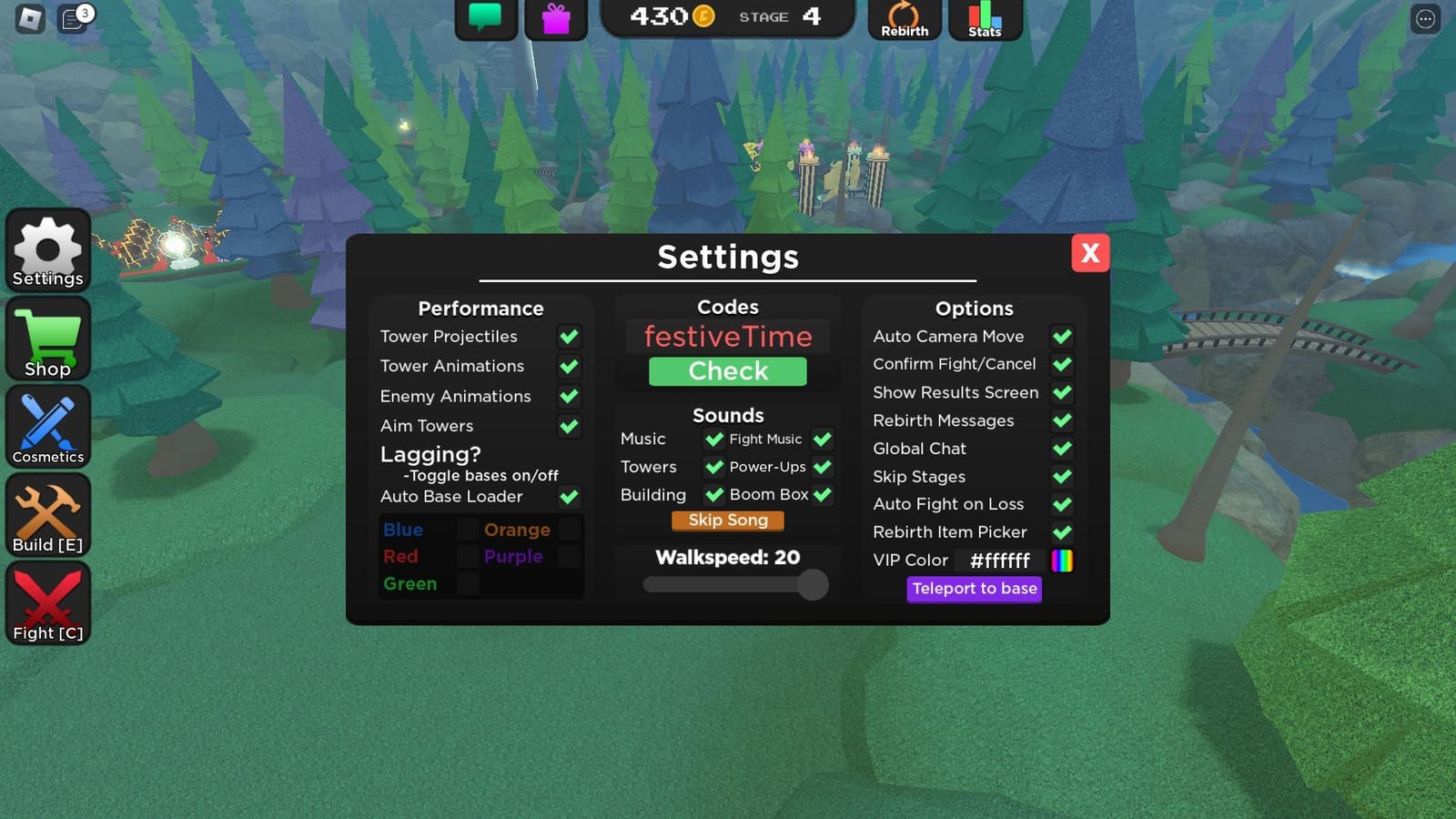Click the festiveTime code input field

(727, 336)
